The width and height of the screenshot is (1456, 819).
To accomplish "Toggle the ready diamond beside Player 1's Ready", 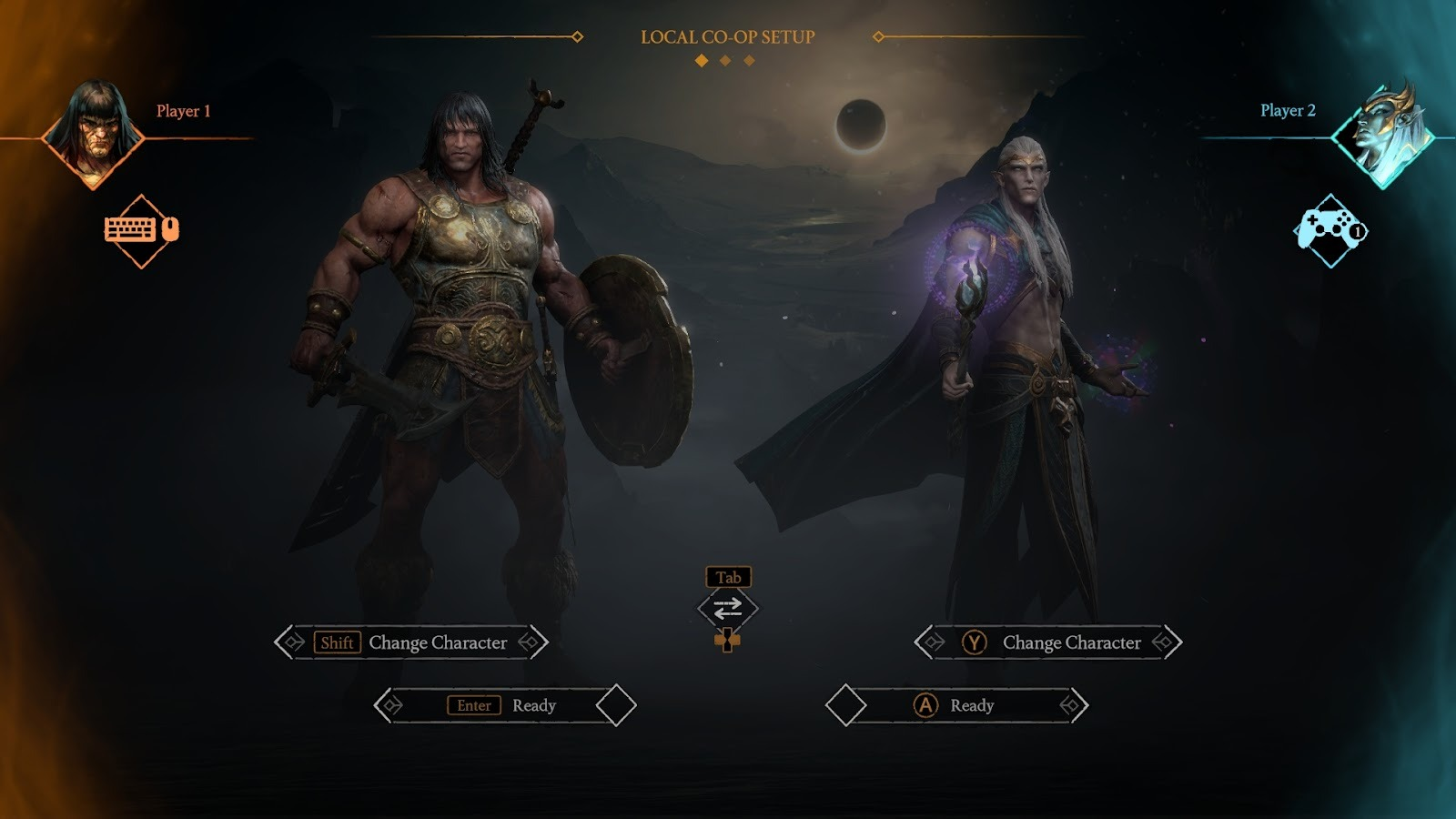I will coord(614,703).
